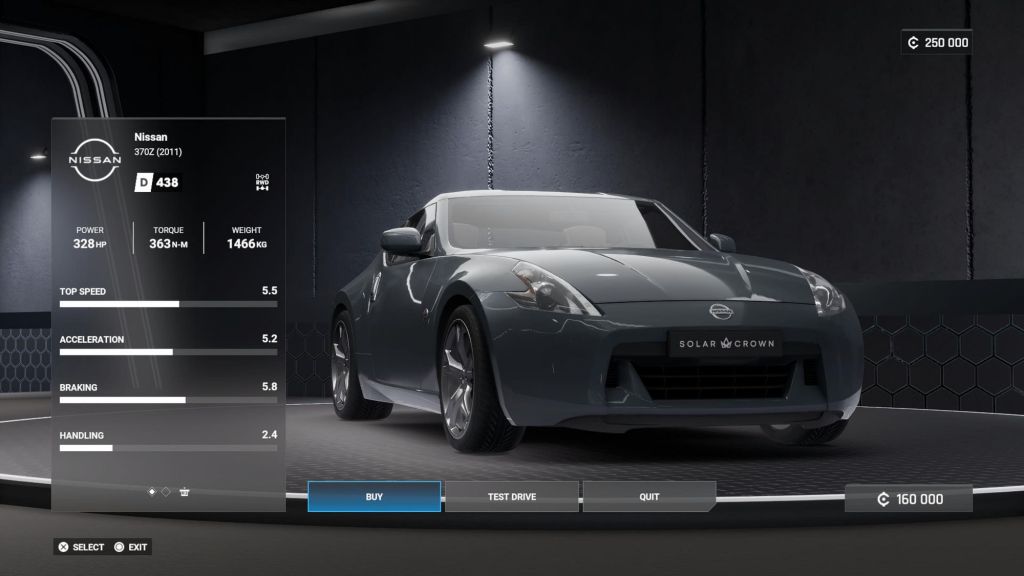The width and height of the screenshot is (1024, 576).
Task: Quit the dealership car view
Action: pyautogui.click(x=649, y=497)
